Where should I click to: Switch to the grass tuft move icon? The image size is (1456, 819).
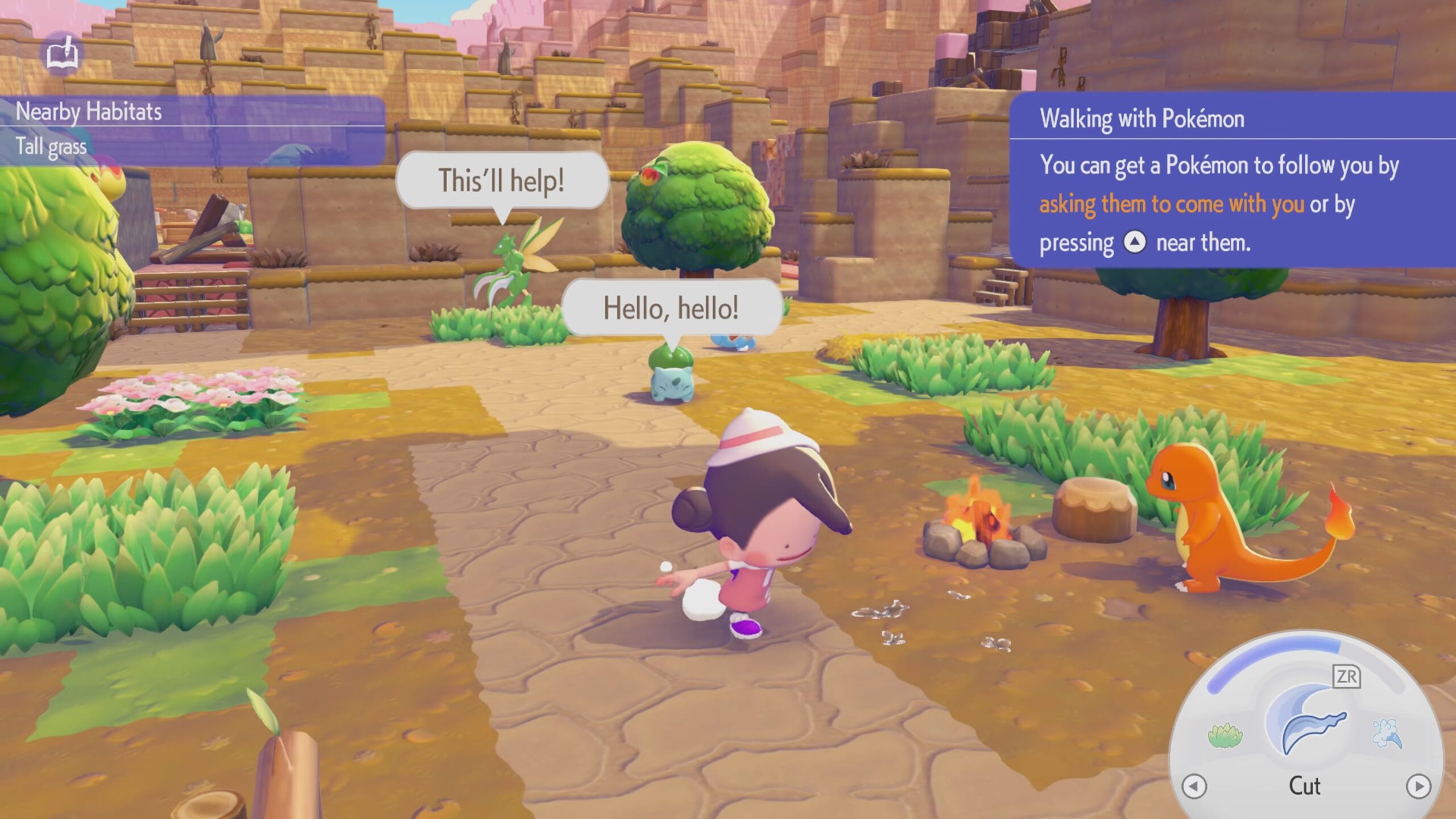point(1225,735)
